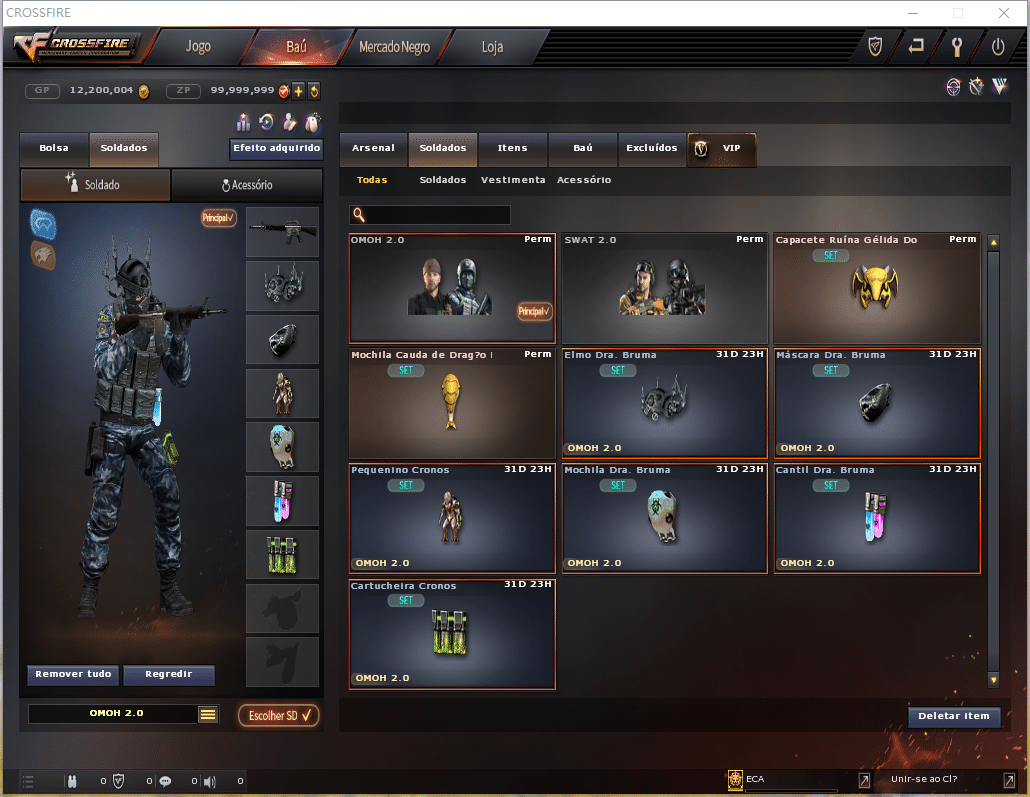The image size is (1030, 797).
Task: Click the Regredir button
Action: pyautogui.click(x=169, y=675)
